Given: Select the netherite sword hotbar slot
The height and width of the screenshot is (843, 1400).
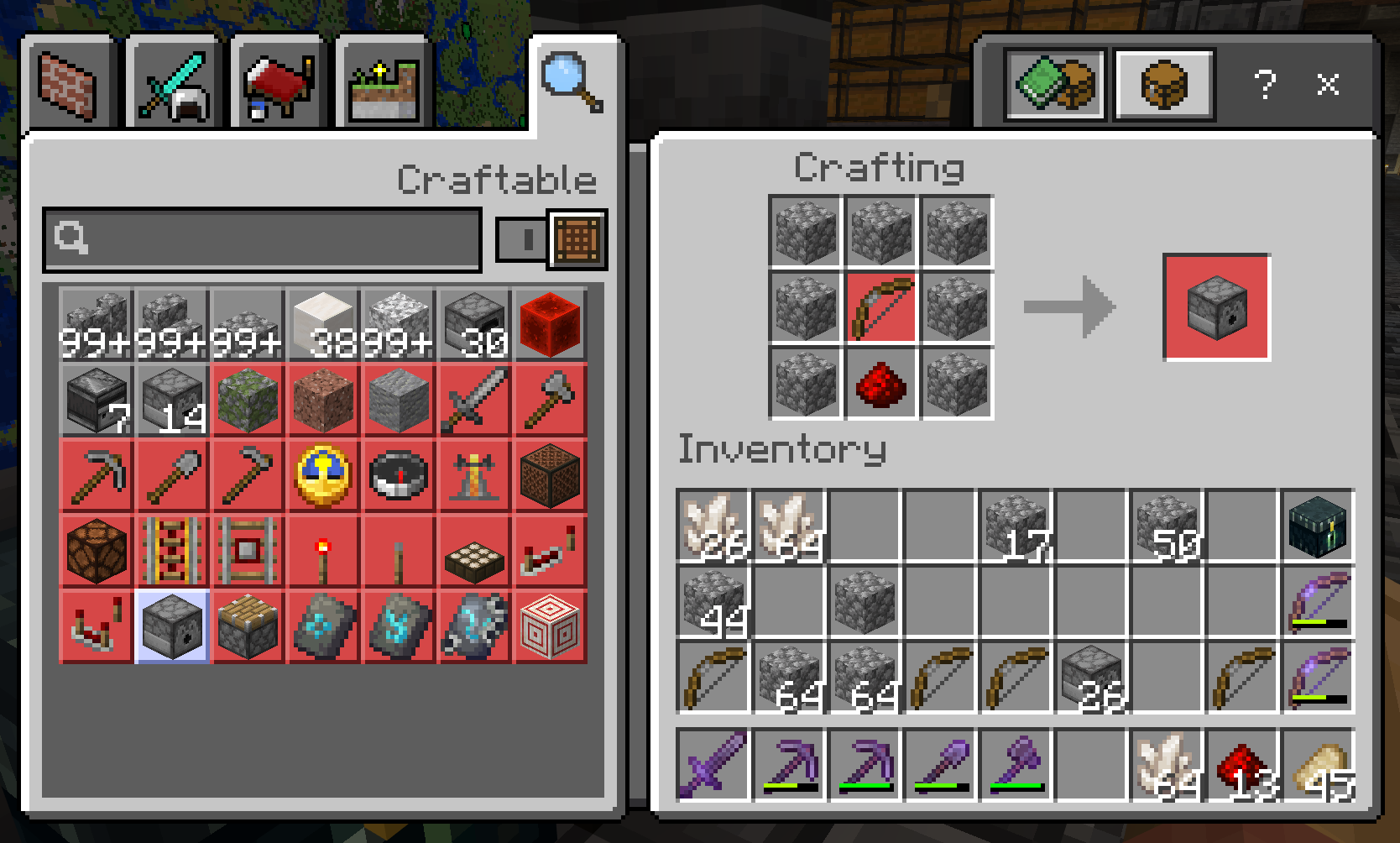Looking at the screenshot, I should (713, 763).
